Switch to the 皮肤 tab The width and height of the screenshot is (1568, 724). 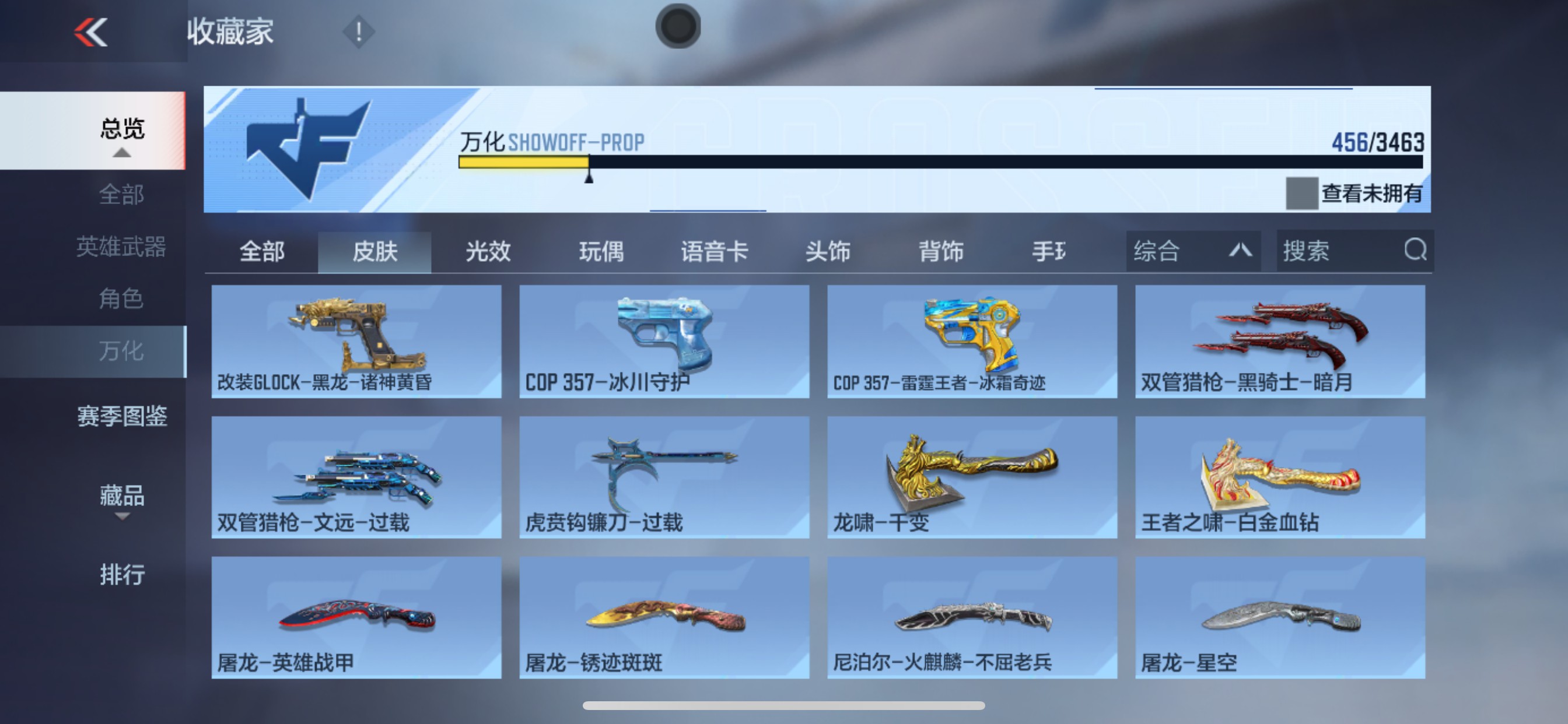[376, 252]
